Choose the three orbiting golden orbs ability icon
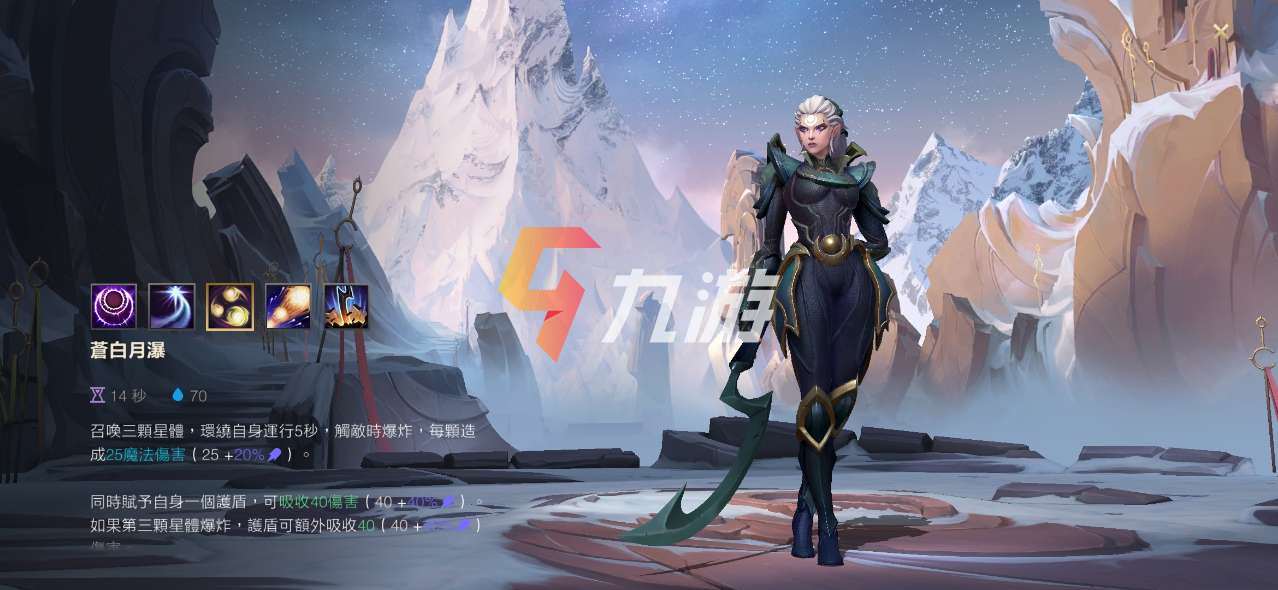The height and width of the screenshot is (590, 1278). (230, 306)
